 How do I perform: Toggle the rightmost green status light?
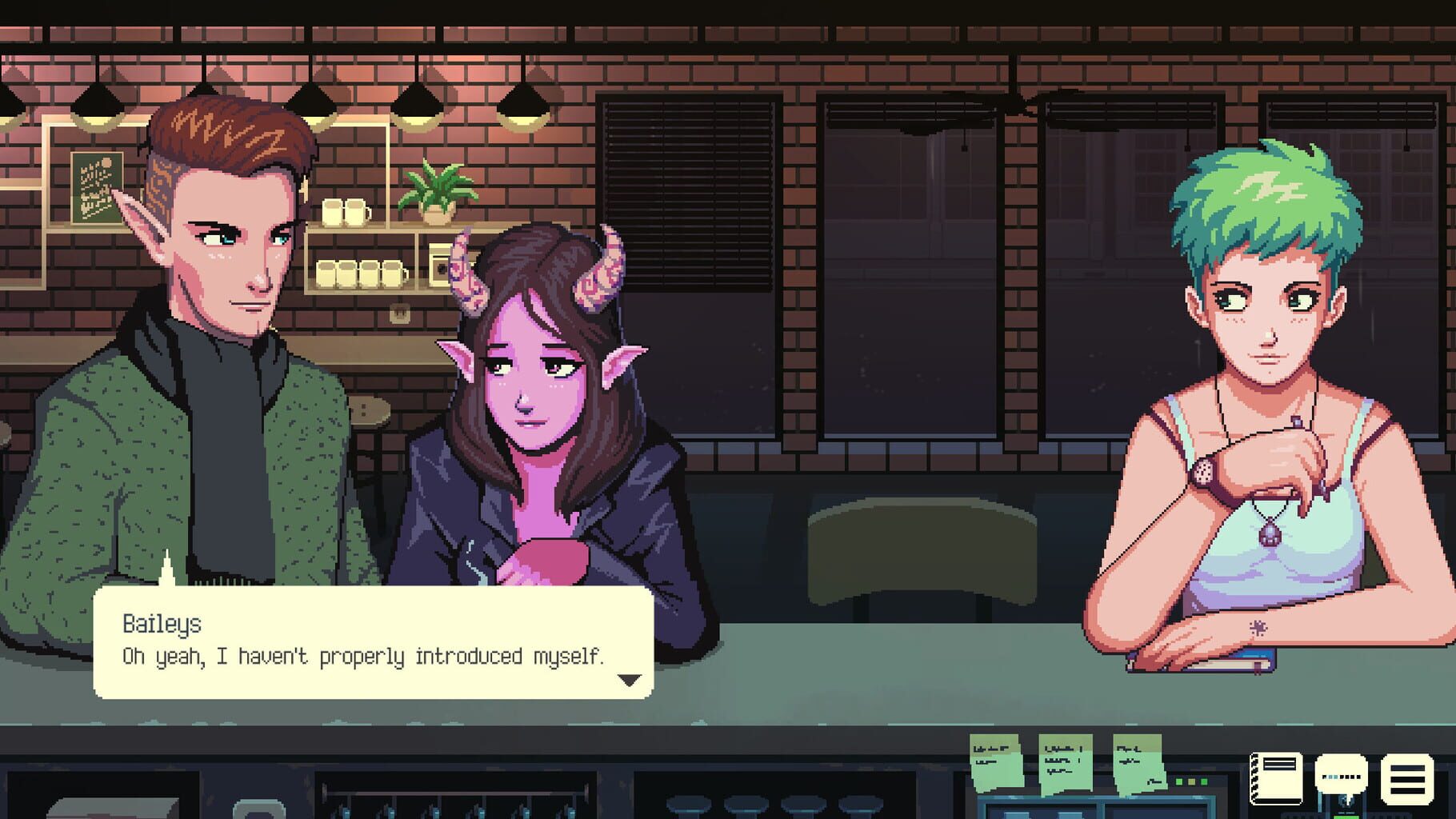pyautogui.click(x=1205, y=781)
